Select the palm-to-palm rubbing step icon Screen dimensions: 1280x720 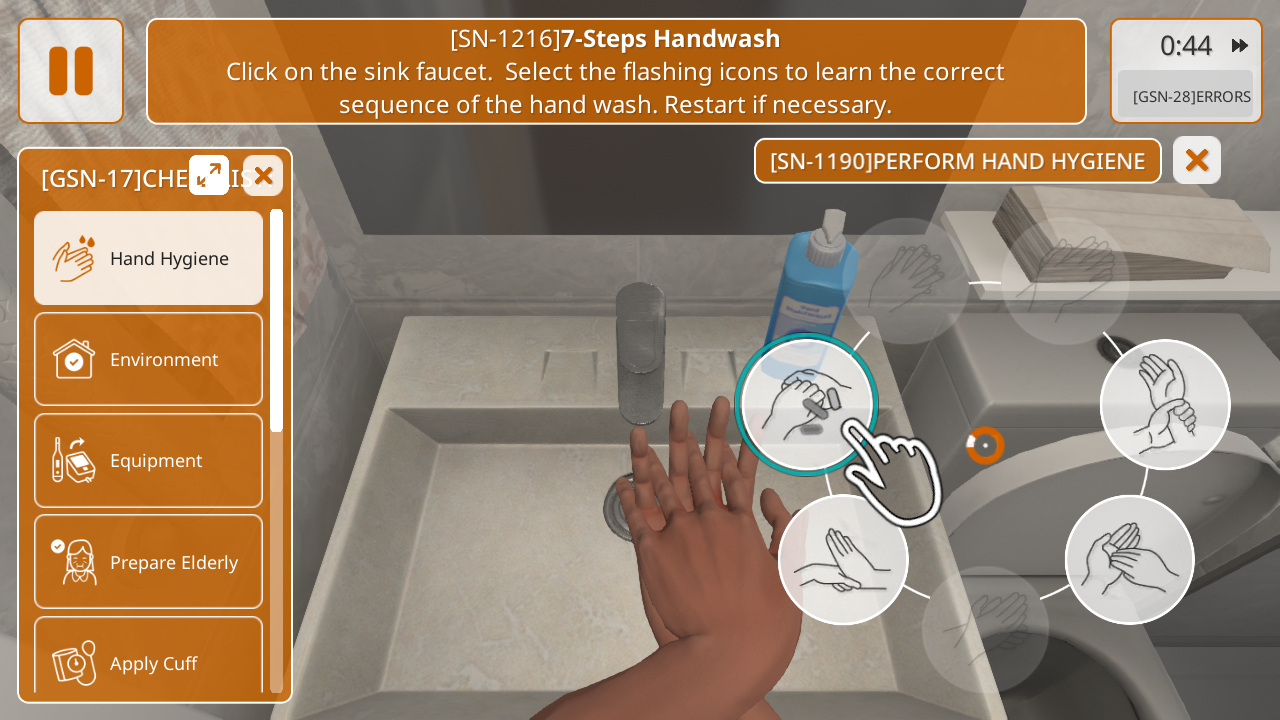(1129, 559)
